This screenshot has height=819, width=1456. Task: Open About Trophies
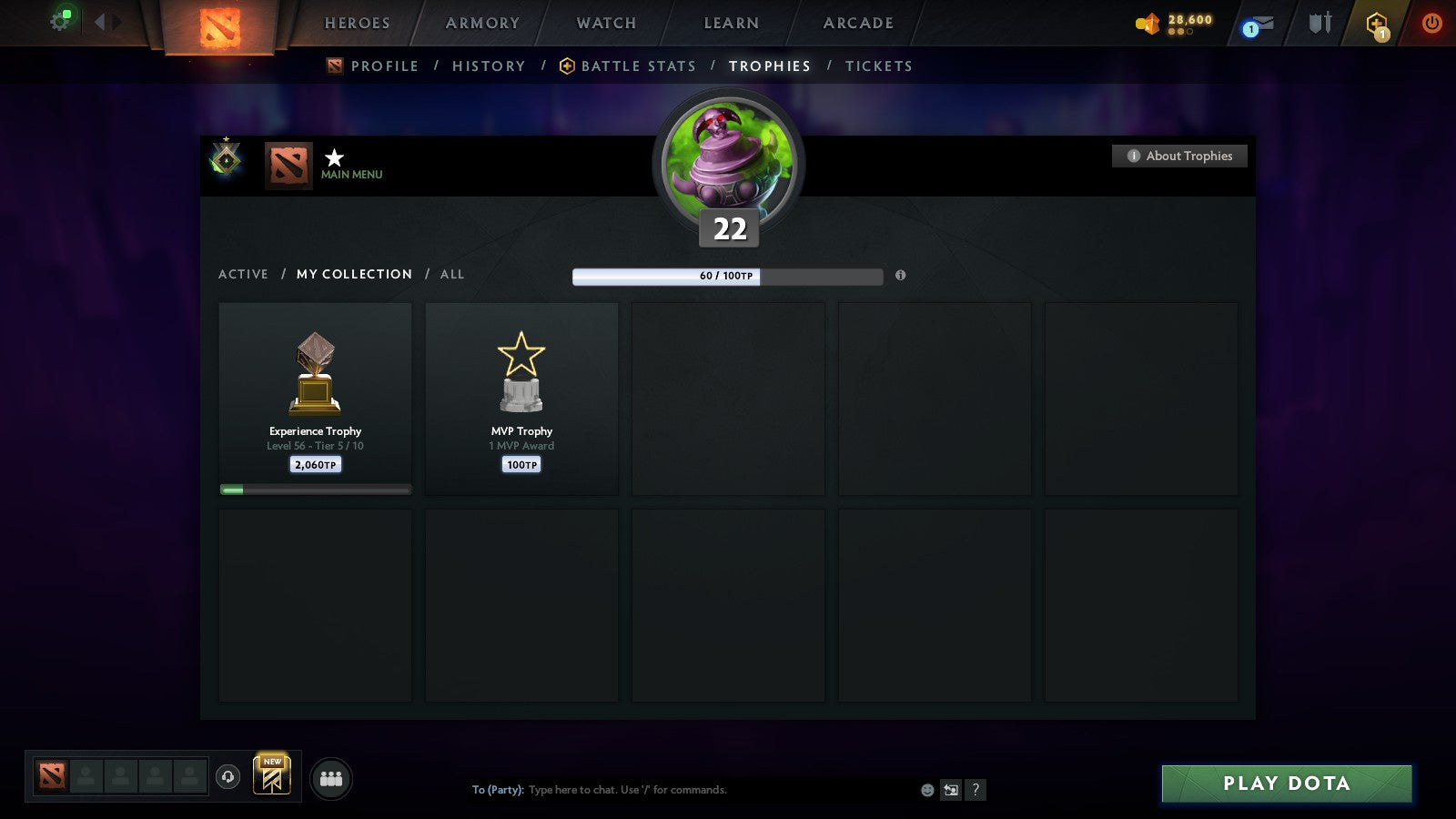coord(1178,156)
